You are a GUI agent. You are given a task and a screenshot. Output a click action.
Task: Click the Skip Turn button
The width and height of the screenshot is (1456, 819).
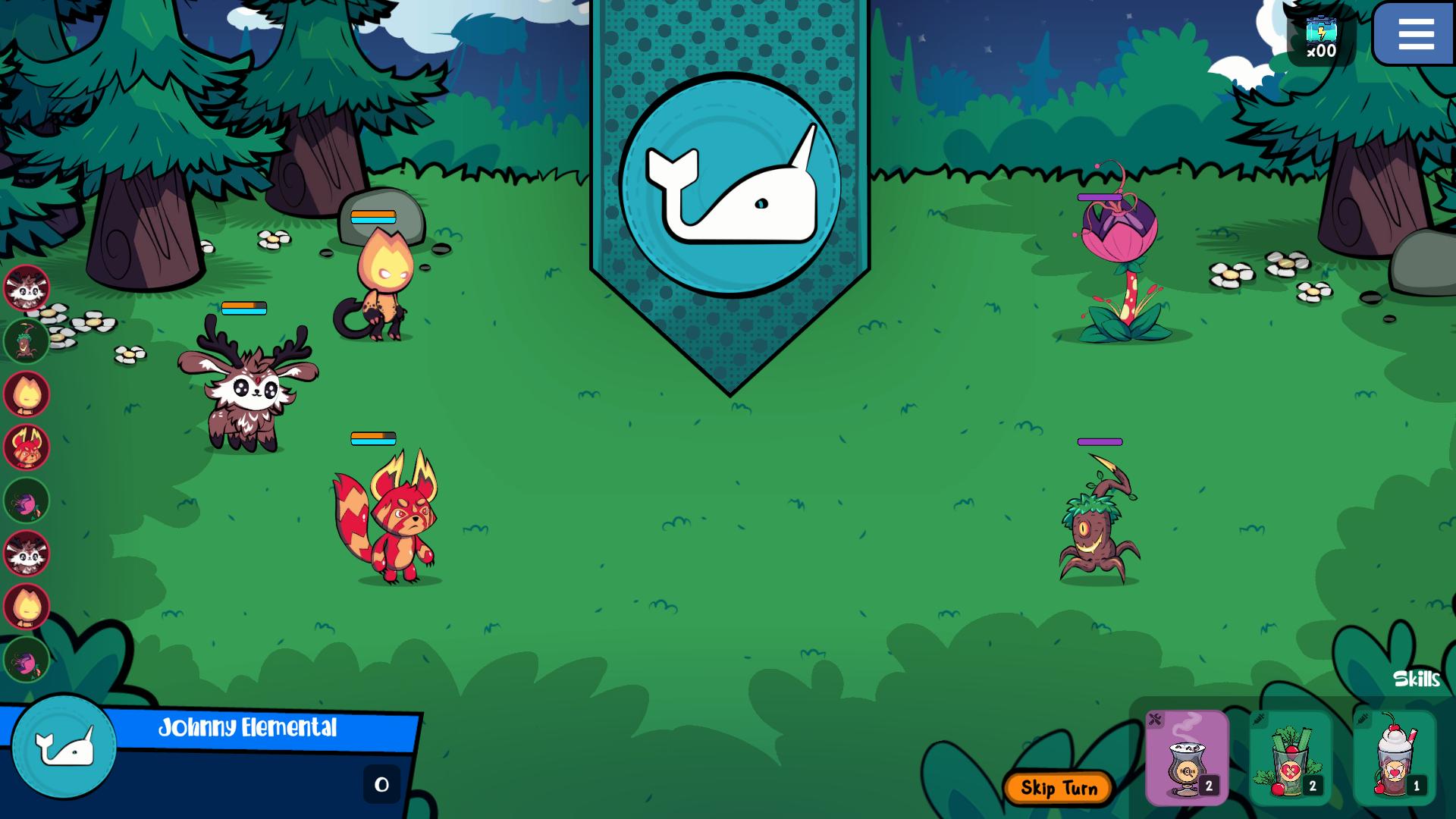1059,789
